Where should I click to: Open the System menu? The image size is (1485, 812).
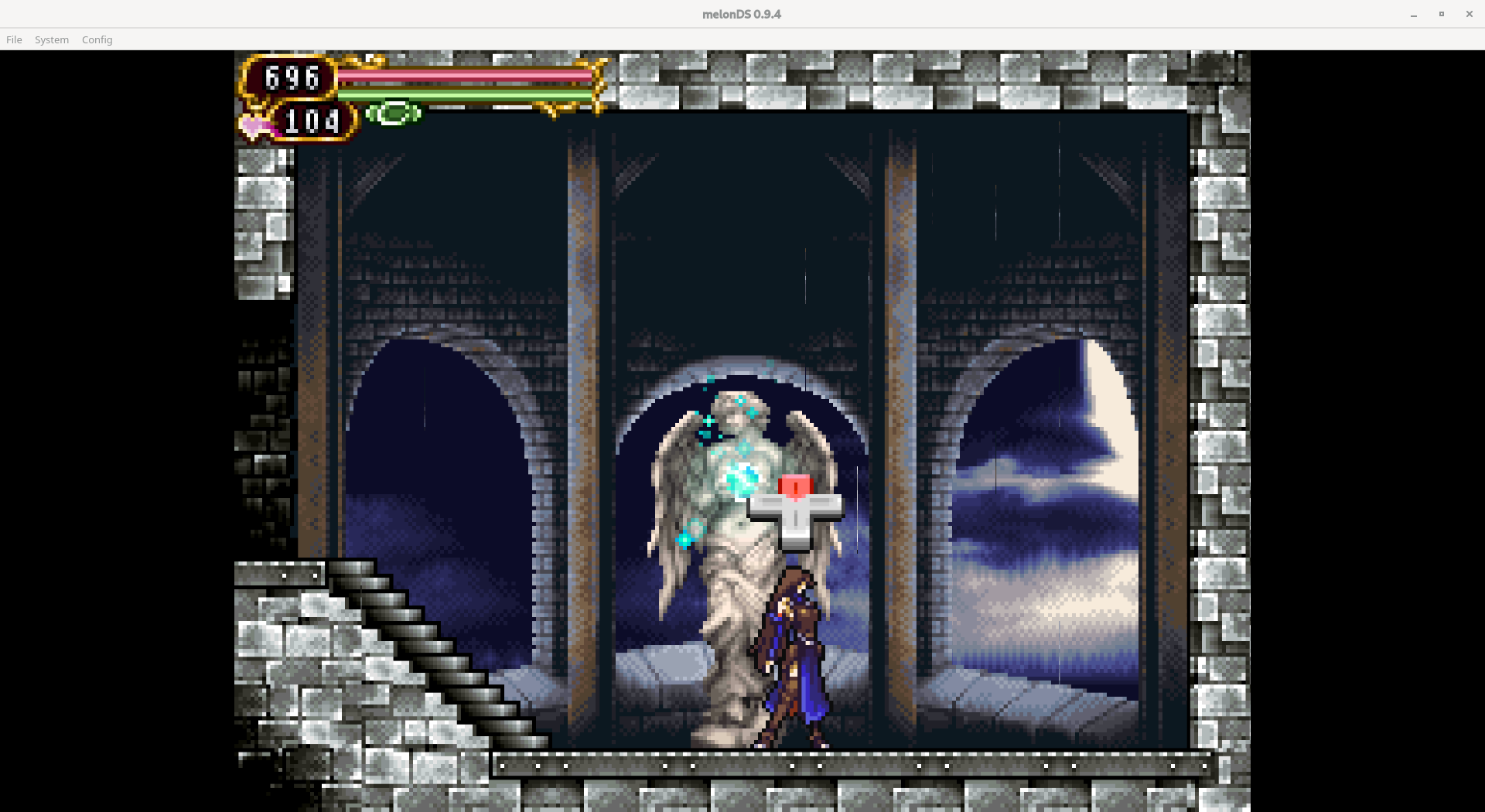[x=51, y=39]
